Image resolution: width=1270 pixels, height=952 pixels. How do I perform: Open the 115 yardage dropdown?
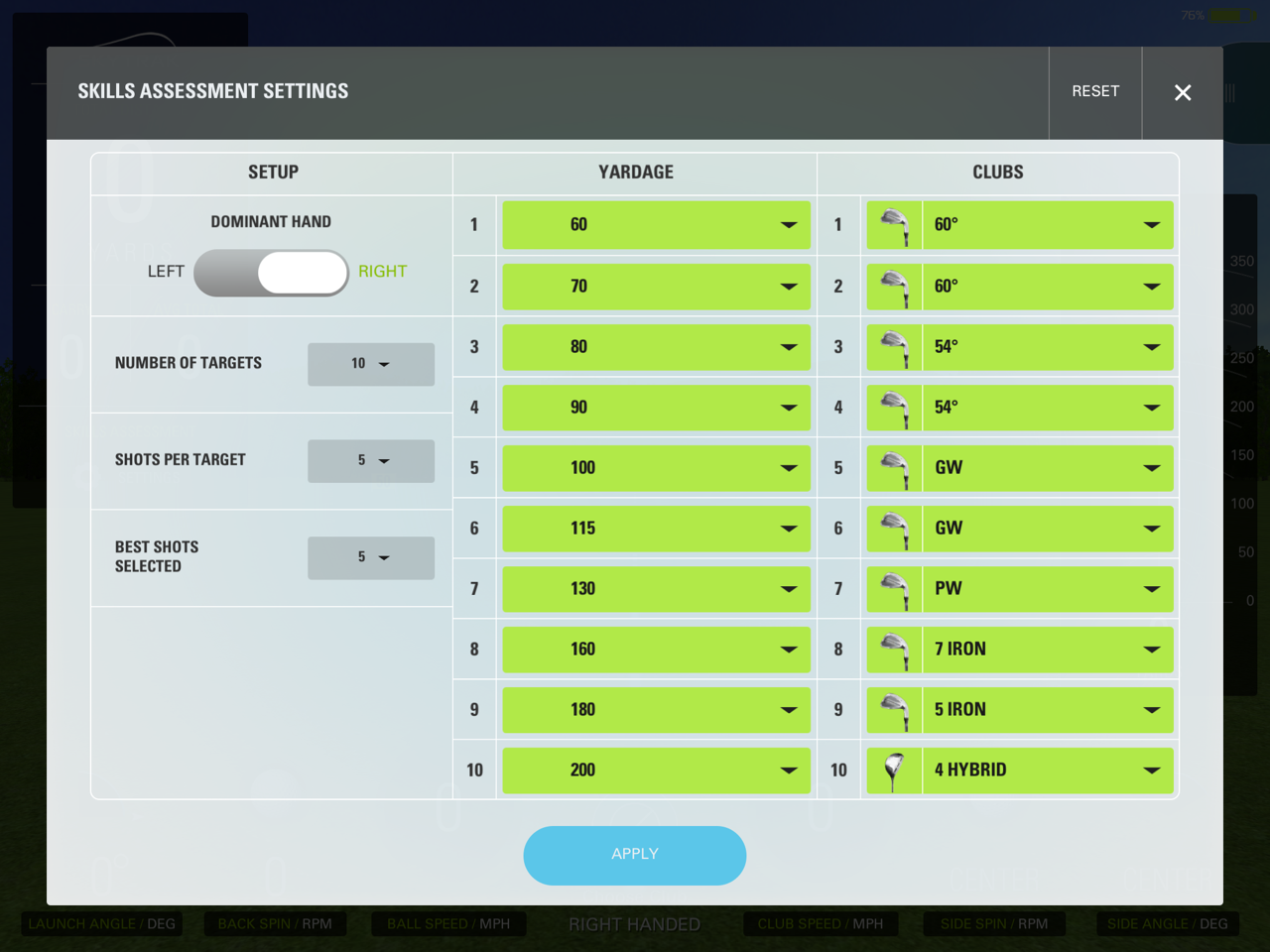click(x=656, y=529)
